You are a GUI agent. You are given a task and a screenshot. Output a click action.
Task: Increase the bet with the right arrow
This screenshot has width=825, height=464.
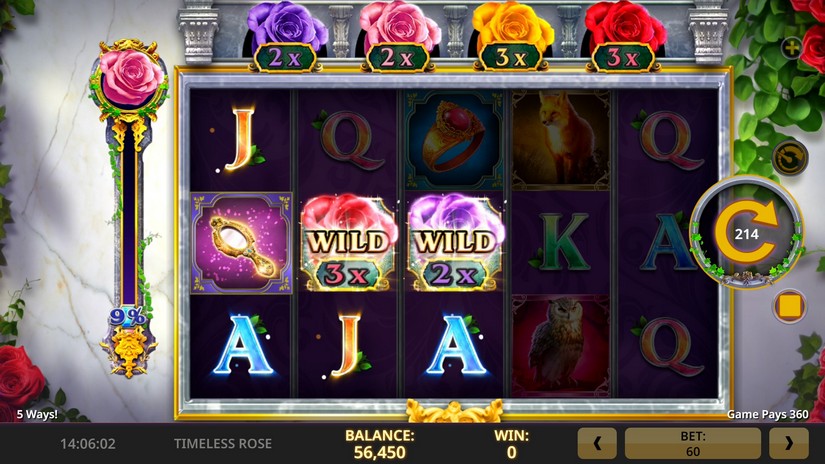point(788,443)
